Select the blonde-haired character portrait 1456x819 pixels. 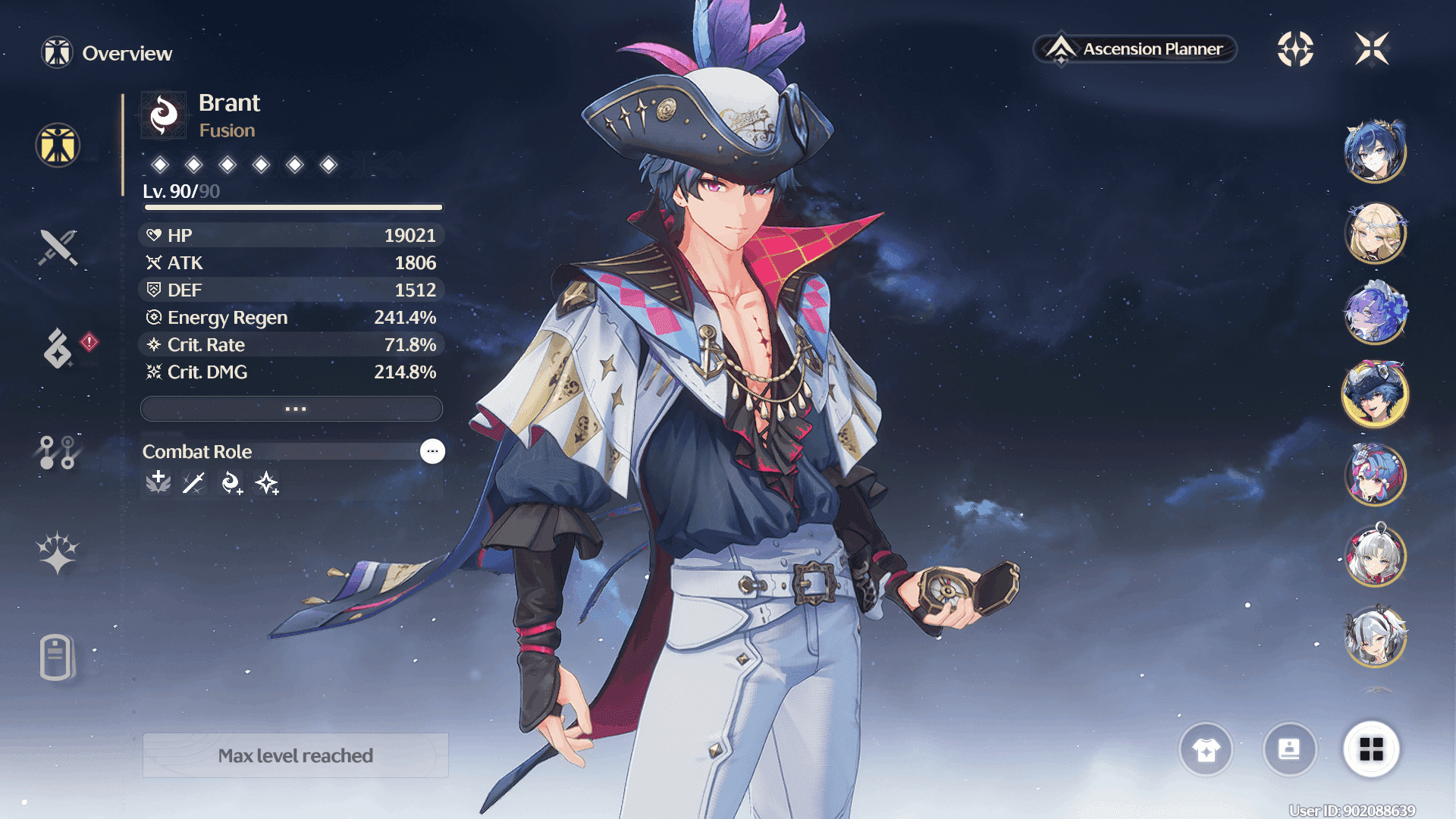(1375, 233)
